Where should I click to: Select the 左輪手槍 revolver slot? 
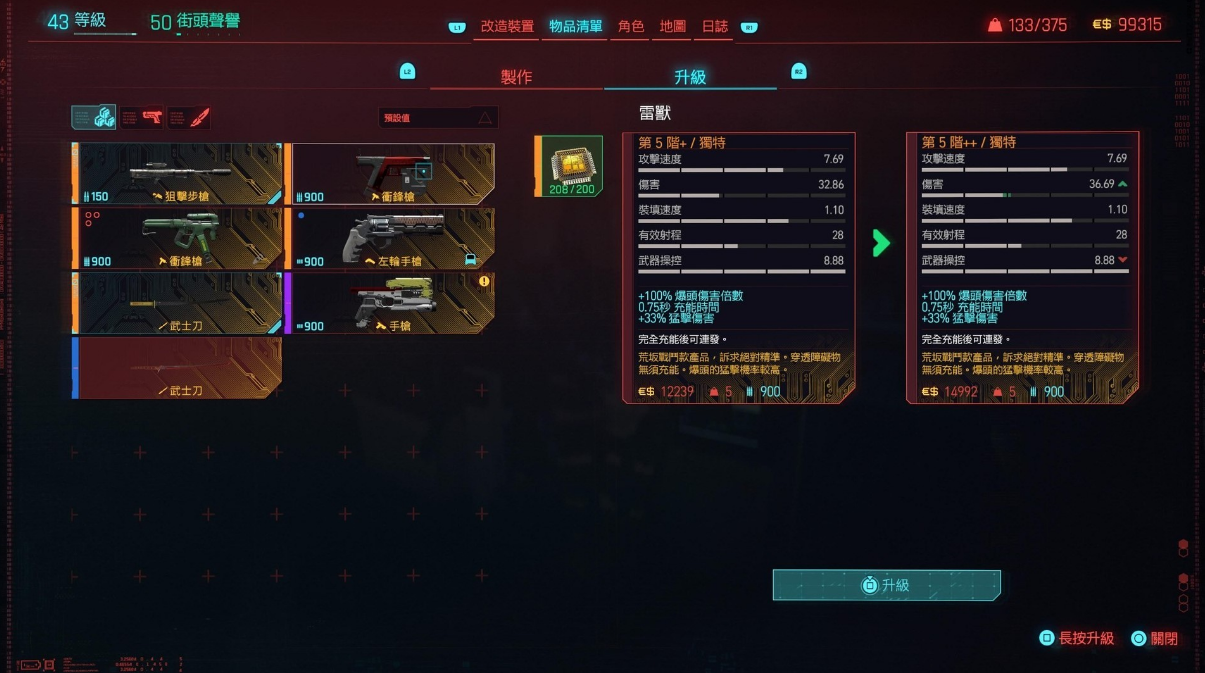[392, 238]
